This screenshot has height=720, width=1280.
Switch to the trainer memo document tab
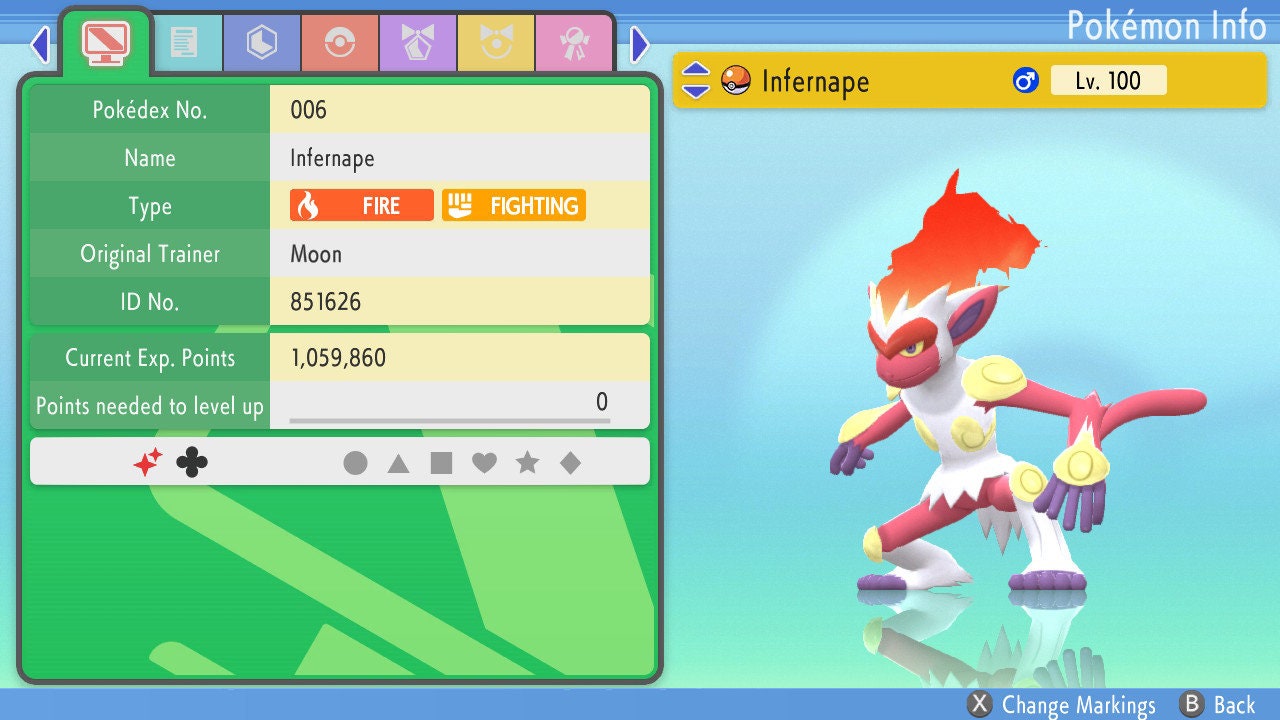(184, 43)
